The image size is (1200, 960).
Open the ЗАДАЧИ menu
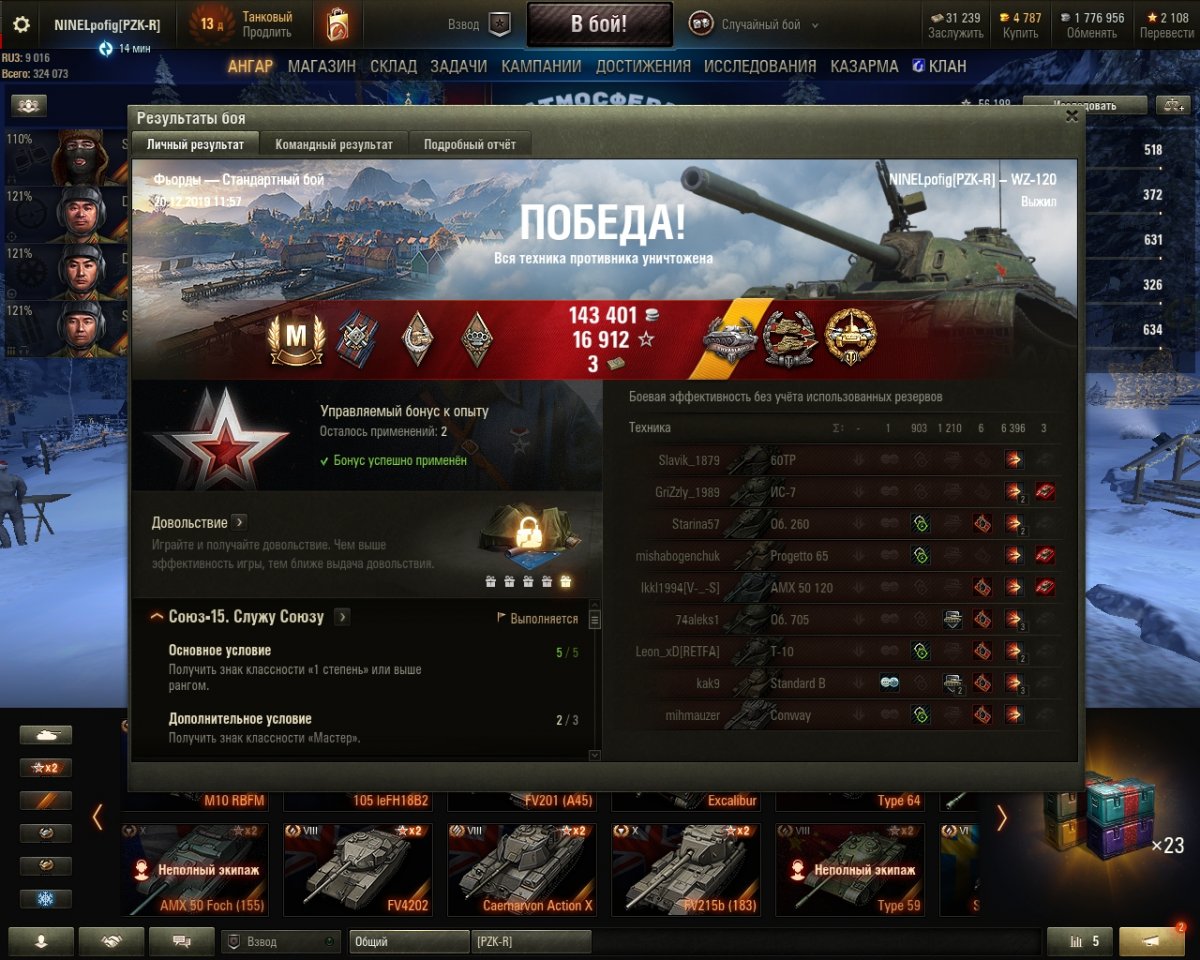(x=459, y=66)
